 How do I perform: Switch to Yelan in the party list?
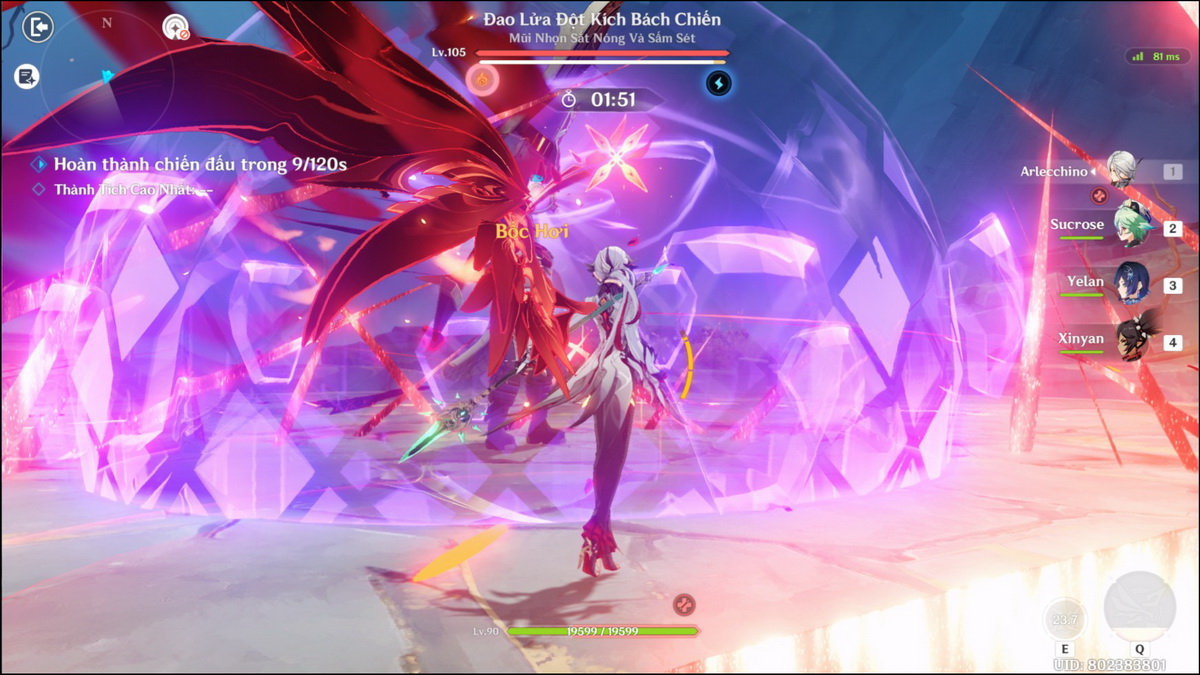[x=1132, y=283]
